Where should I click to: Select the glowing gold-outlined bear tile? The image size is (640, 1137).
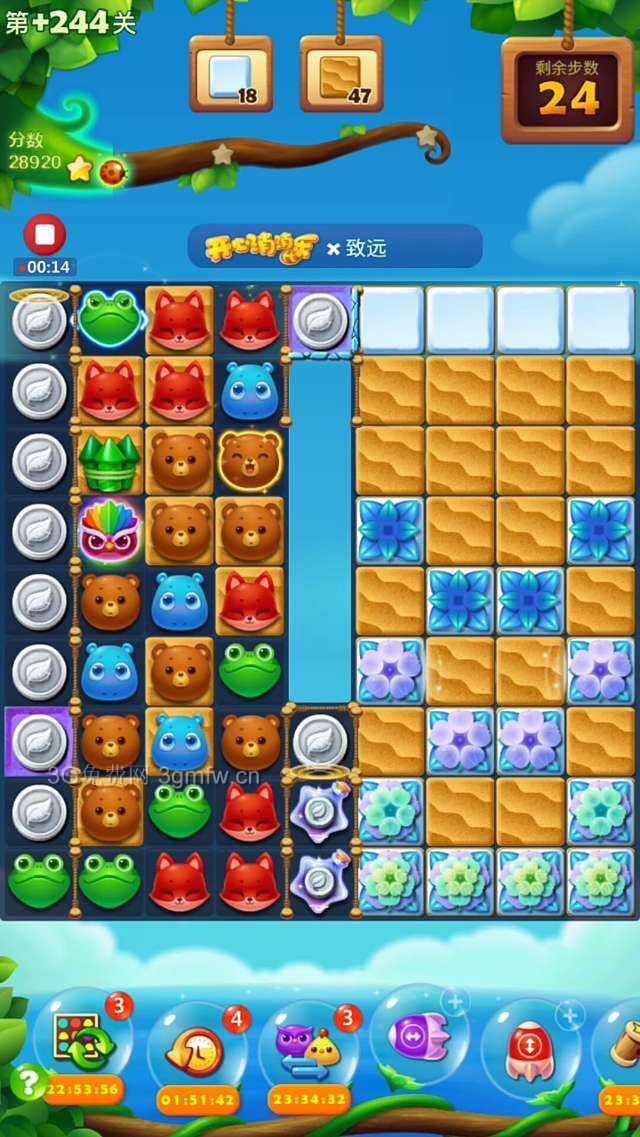(x=250, y=461)
